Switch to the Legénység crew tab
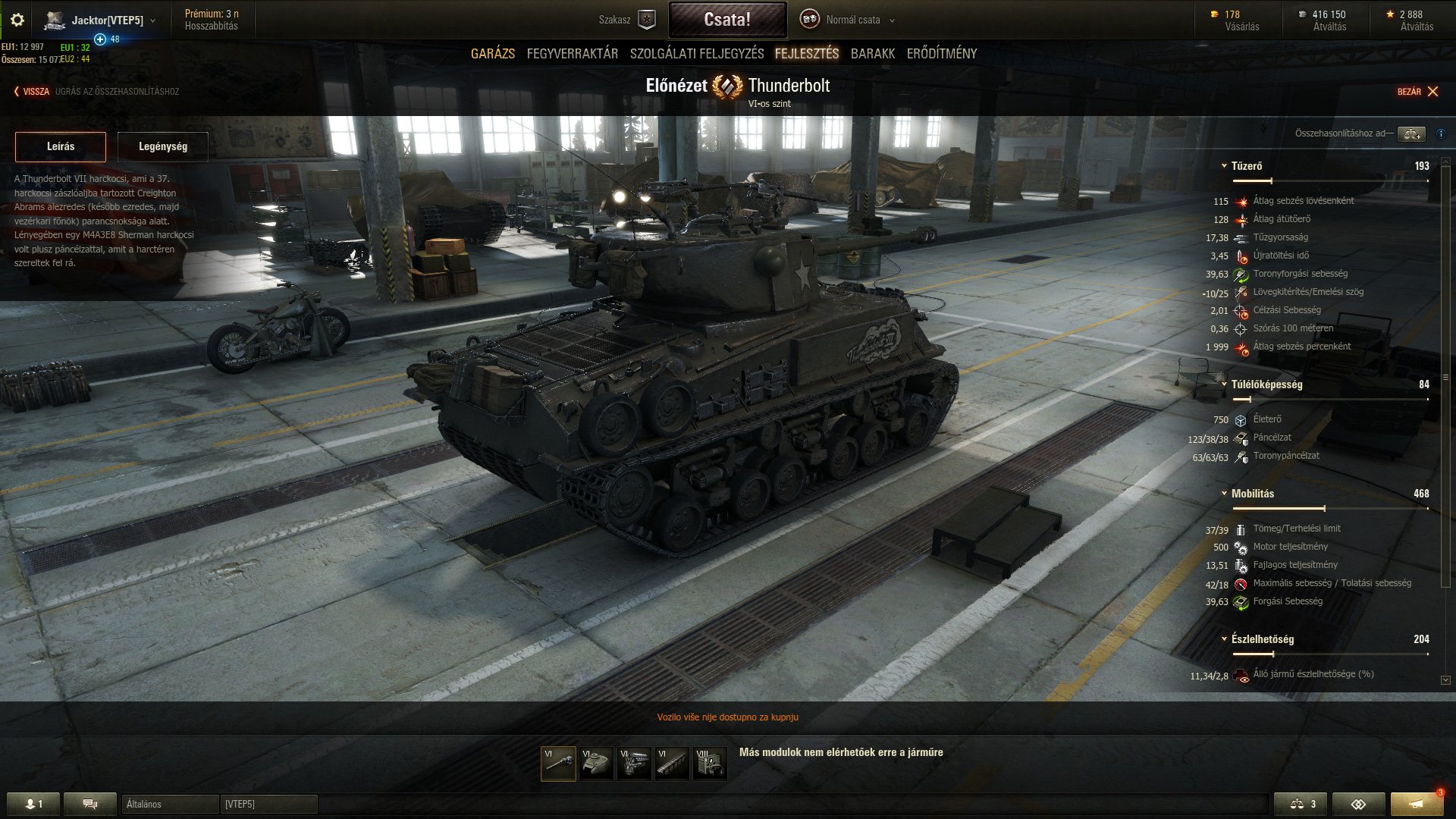This screenshot has height=819, width=1456. tap(163, 146)
